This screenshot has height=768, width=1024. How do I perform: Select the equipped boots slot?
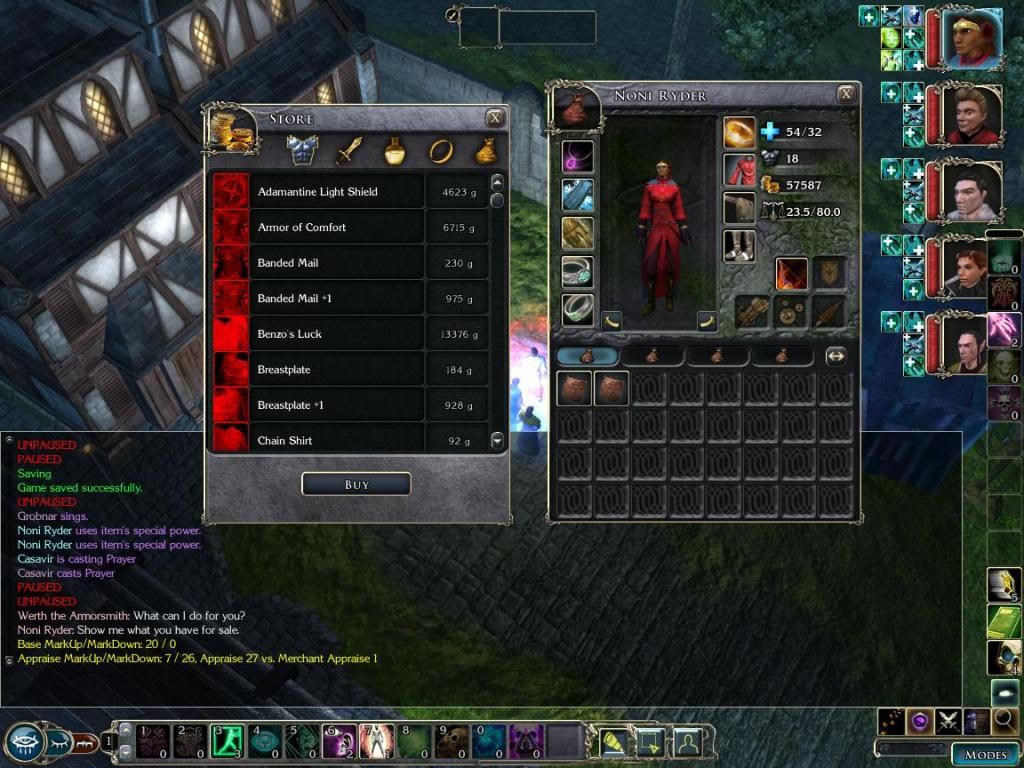(x=739, y=245)
